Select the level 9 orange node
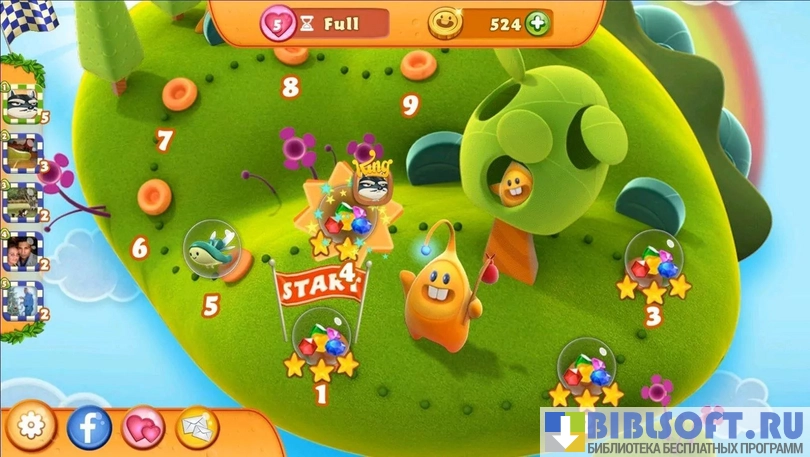 pos(418,65)
